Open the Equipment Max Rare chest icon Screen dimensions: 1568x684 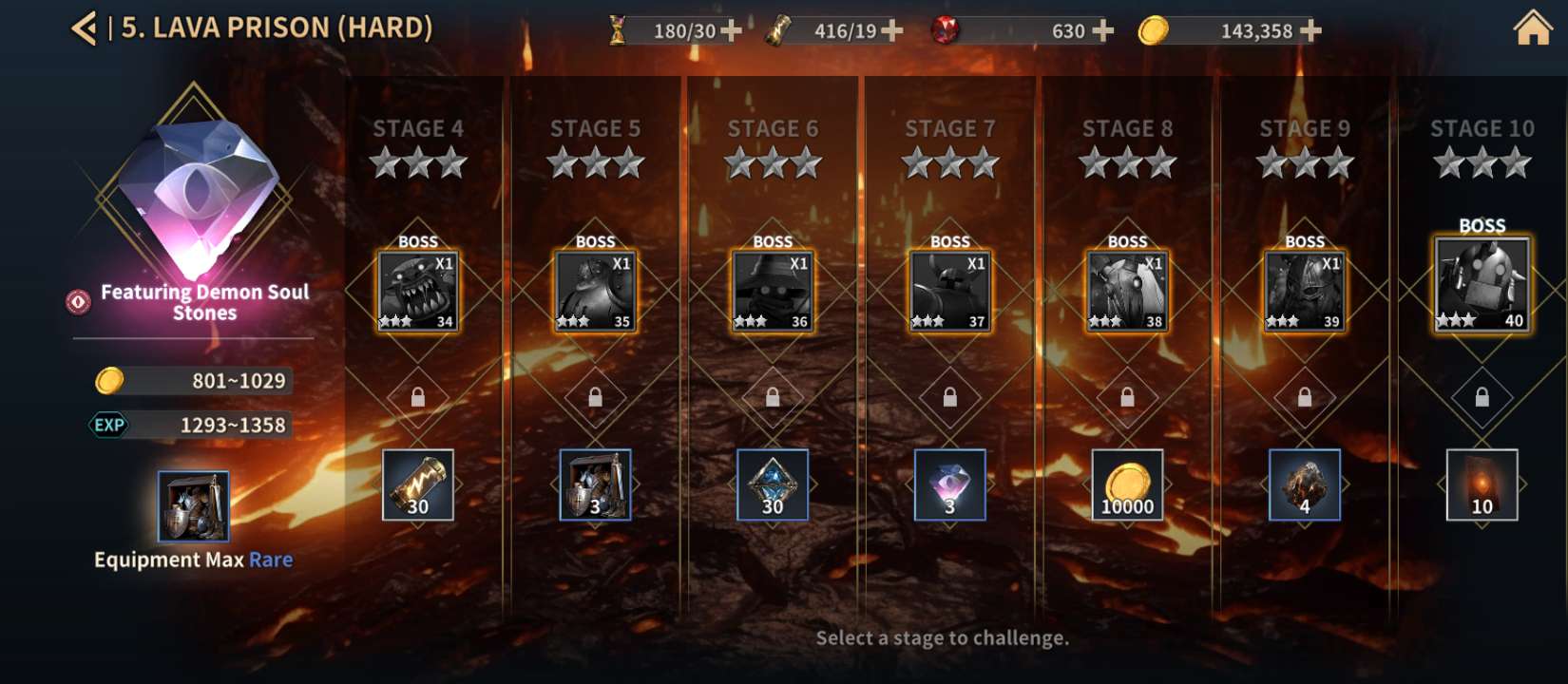pos(194,505)
